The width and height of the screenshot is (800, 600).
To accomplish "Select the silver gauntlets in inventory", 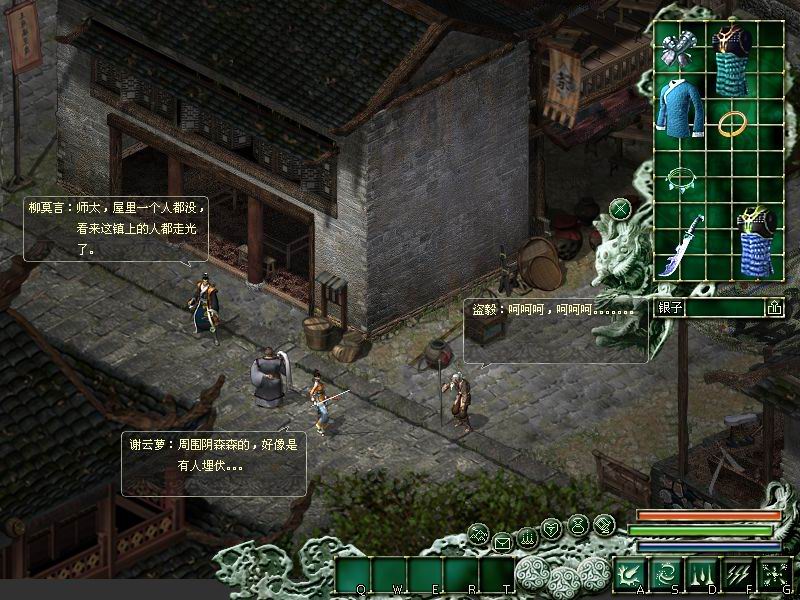I will point(676,49).
